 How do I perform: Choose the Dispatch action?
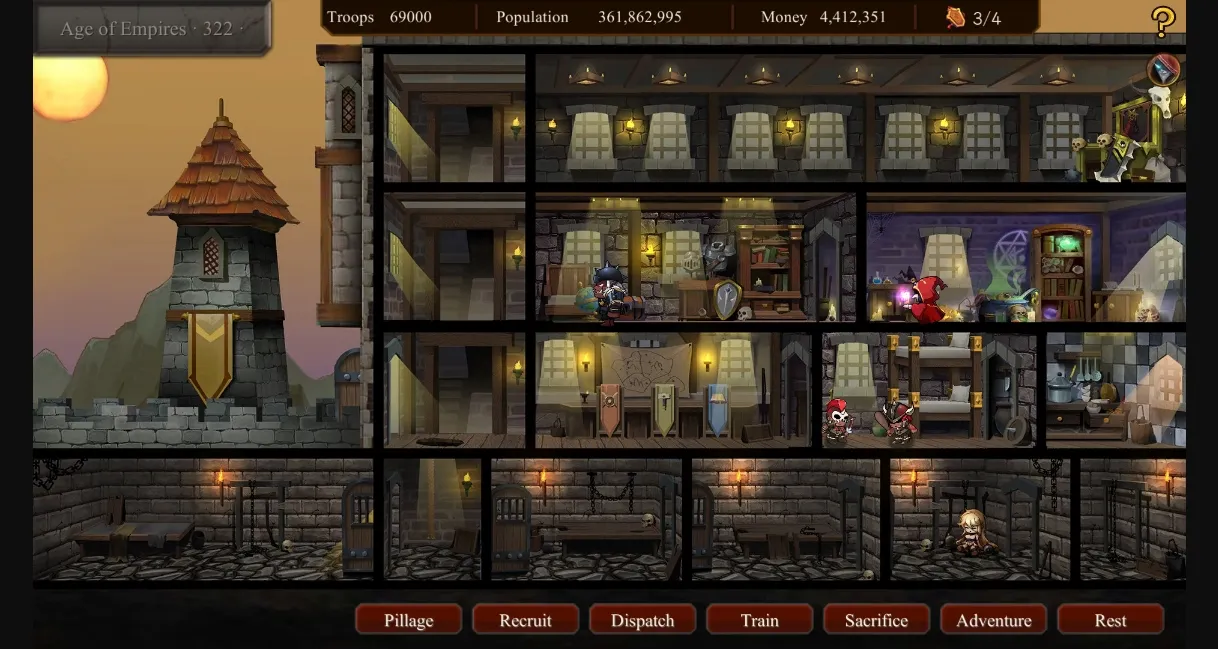coord(642,620)
